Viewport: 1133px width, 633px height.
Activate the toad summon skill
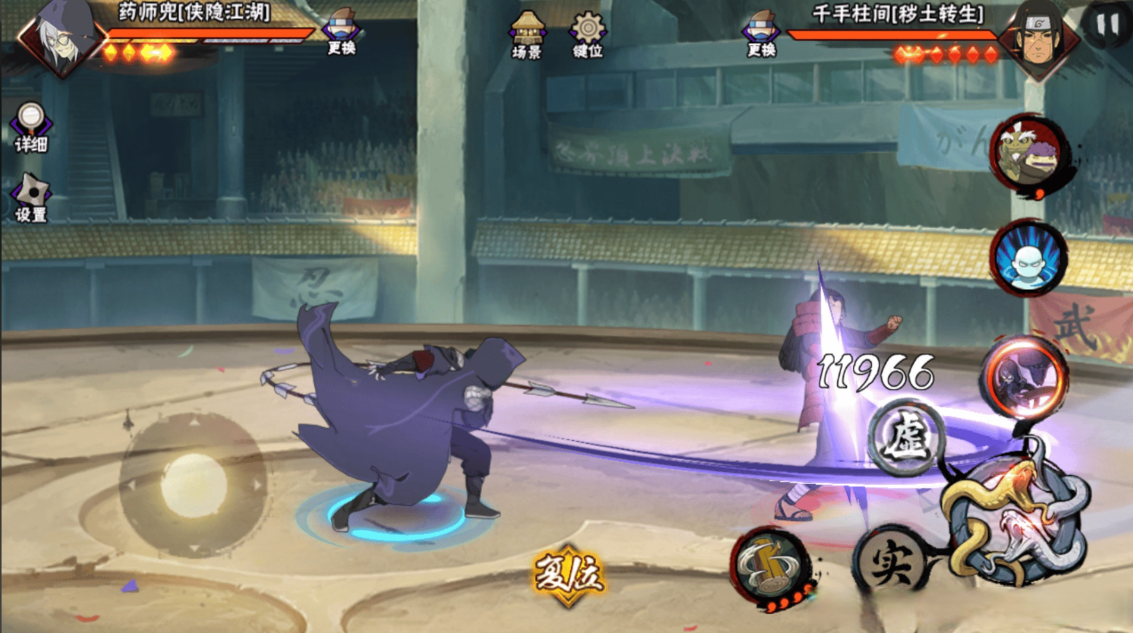tap(1028, 153)
